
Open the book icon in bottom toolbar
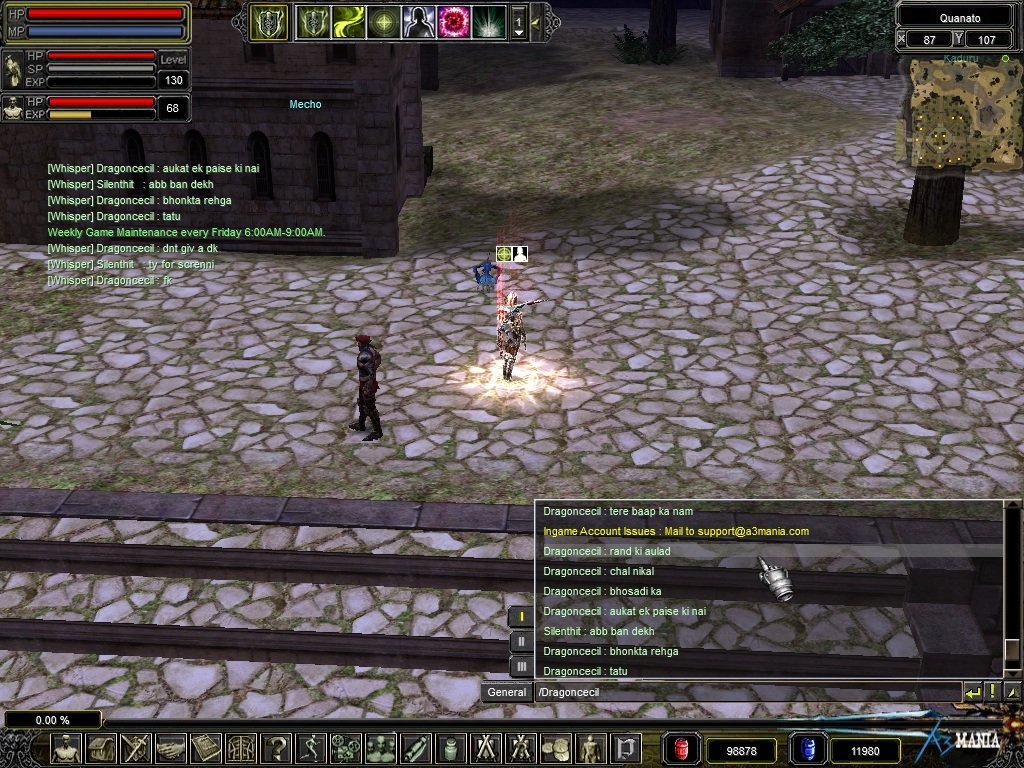(x=206, y=748)
